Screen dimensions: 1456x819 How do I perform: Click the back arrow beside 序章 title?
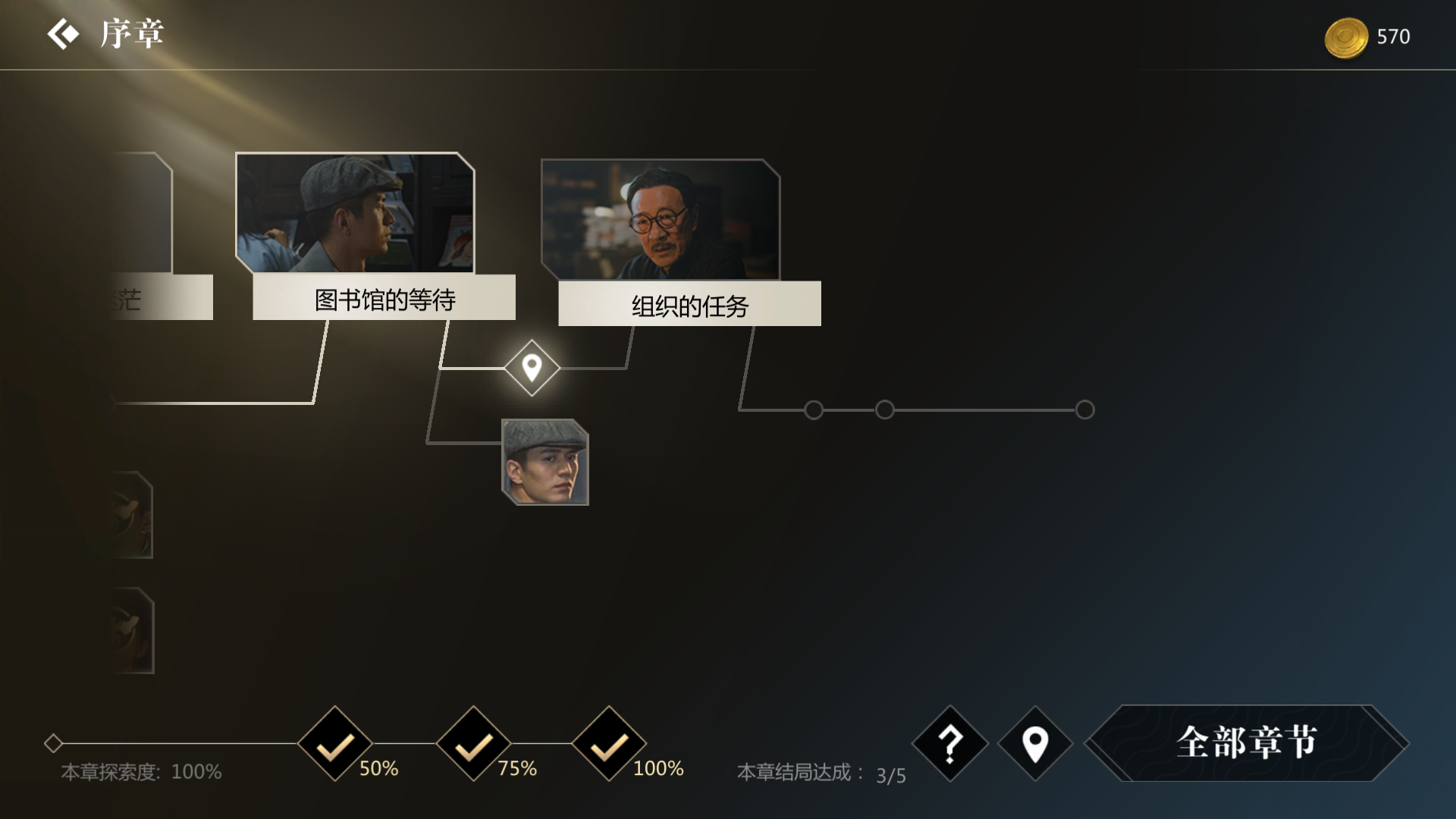click(x=65, y=33)
